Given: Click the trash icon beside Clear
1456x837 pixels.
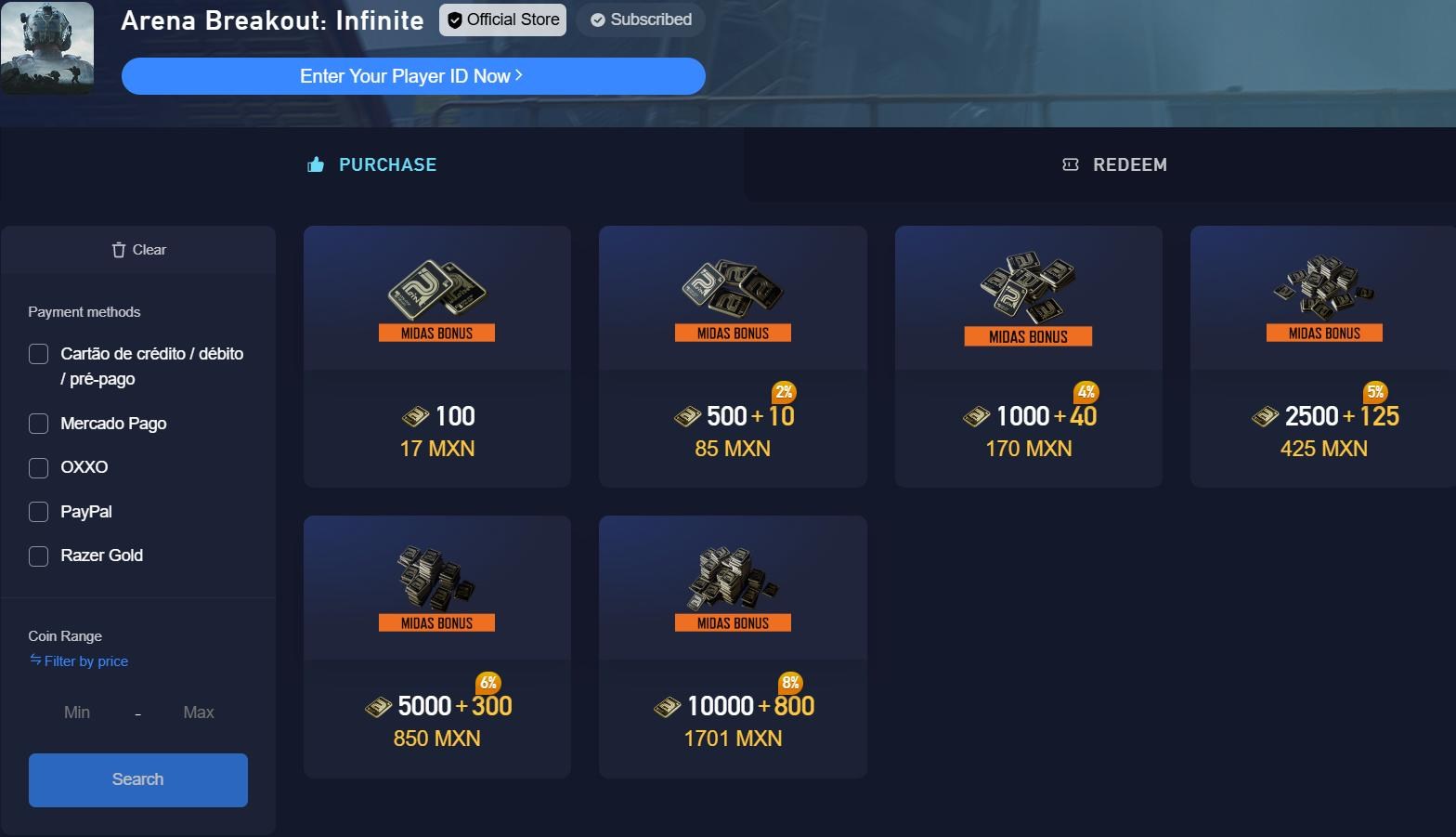Looking at the screenshot, I should (x=117, y=249).
